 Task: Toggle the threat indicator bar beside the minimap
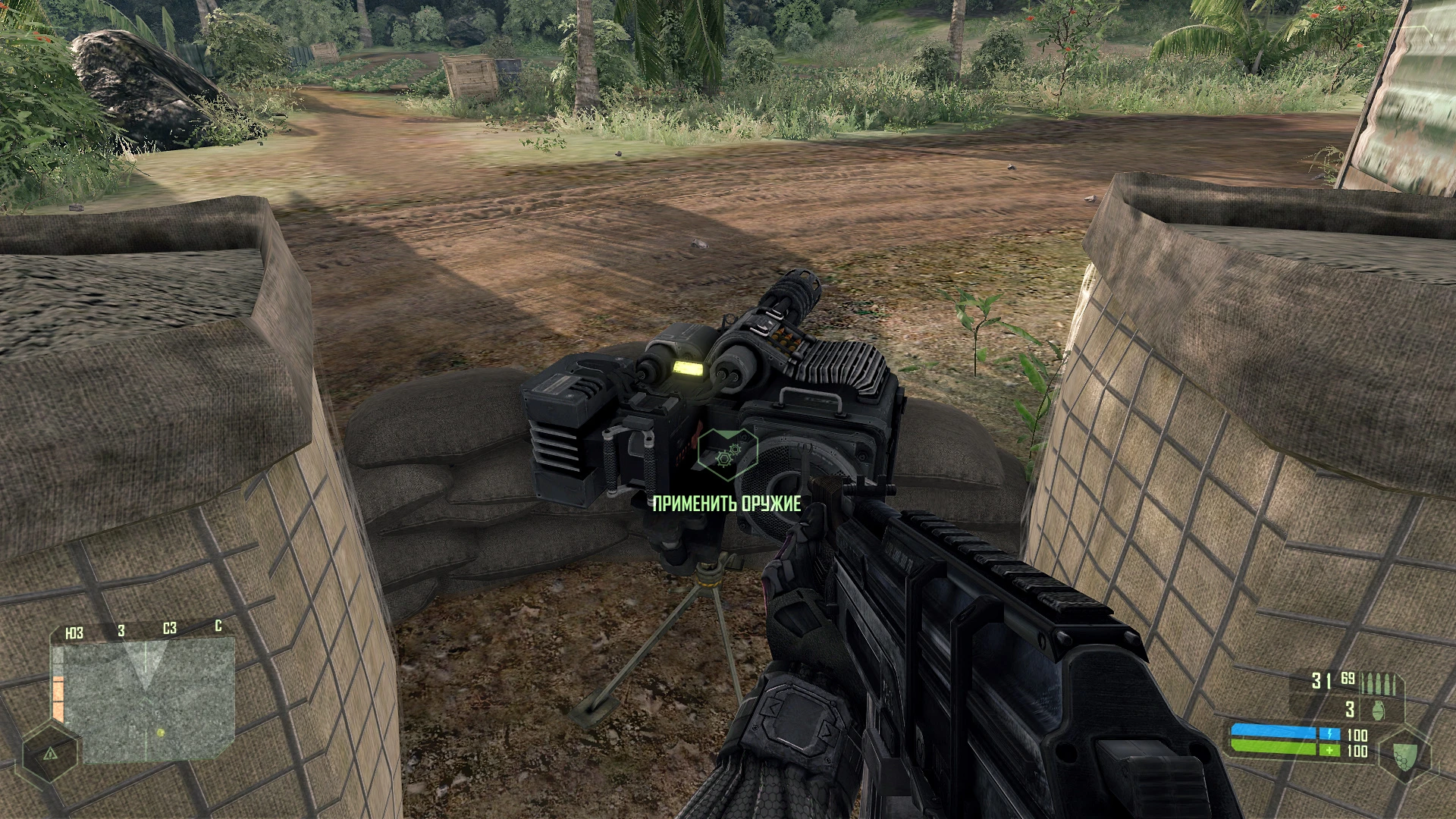58,698
